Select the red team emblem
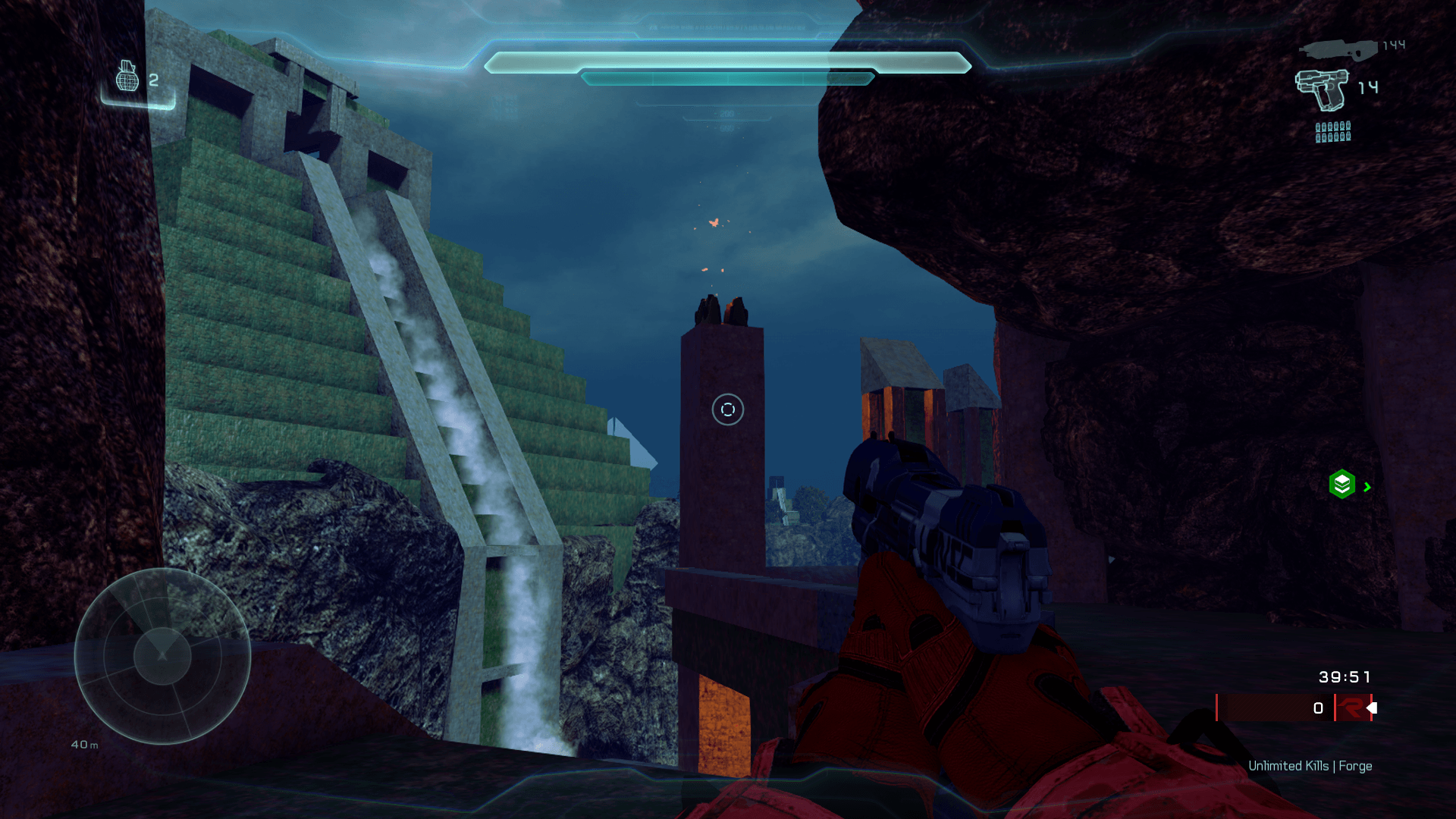 1351,708
